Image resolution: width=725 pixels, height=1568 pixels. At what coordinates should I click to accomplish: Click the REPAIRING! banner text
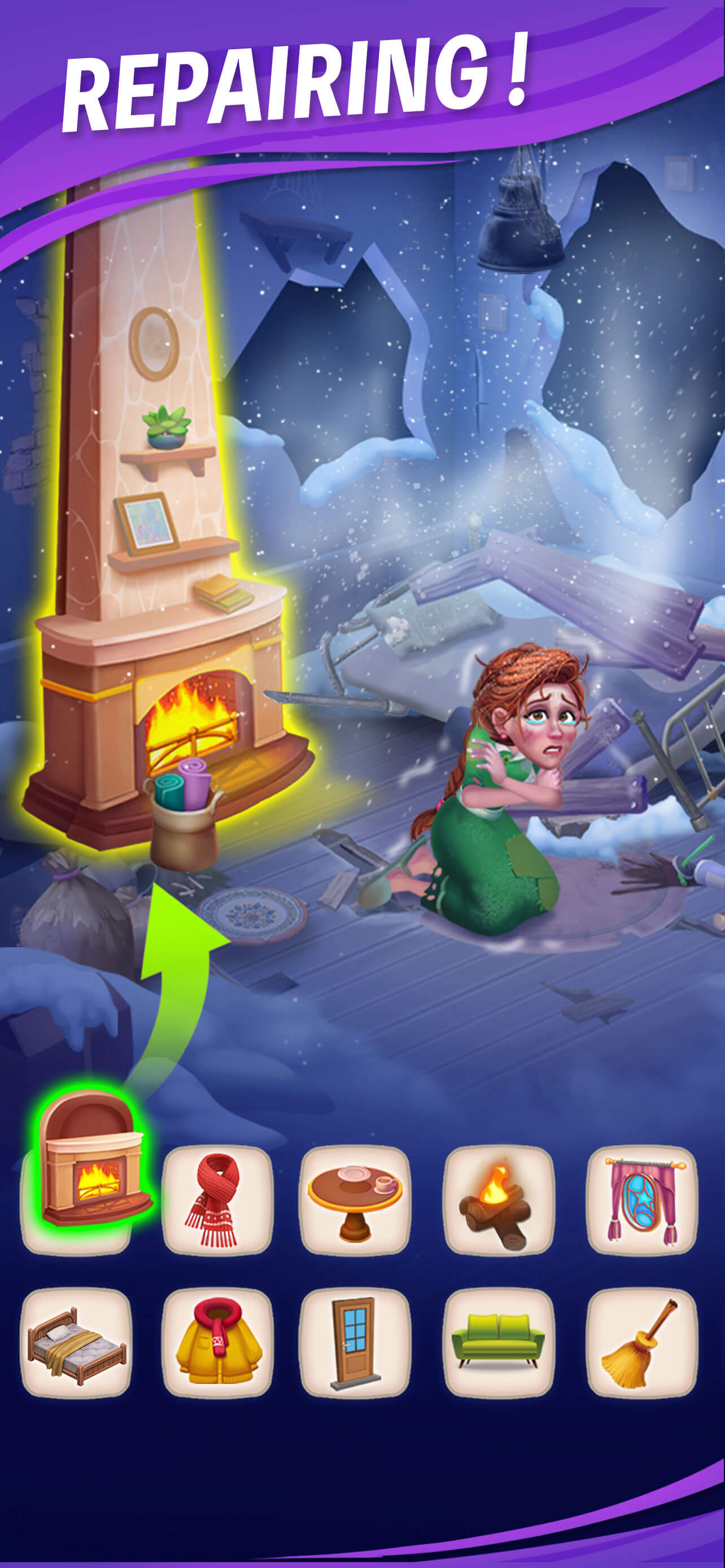pos(298,79)
